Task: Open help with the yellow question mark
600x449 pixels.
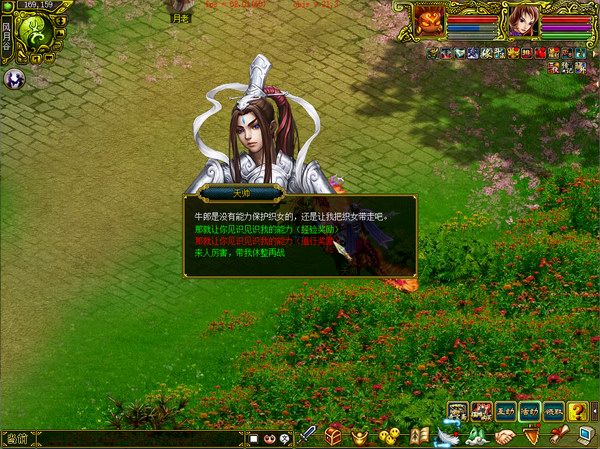Action: [578, 411]
